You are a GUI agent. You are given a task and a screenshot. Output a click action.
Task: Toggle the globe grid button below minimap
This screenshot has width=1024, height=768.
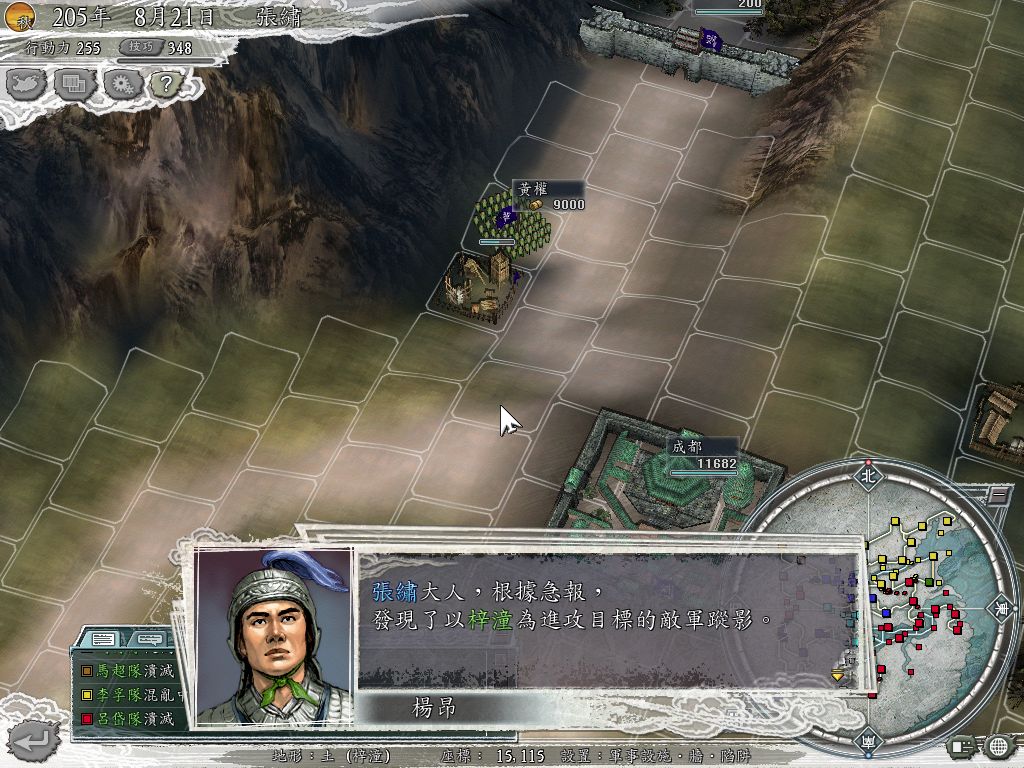pos(998,746)
